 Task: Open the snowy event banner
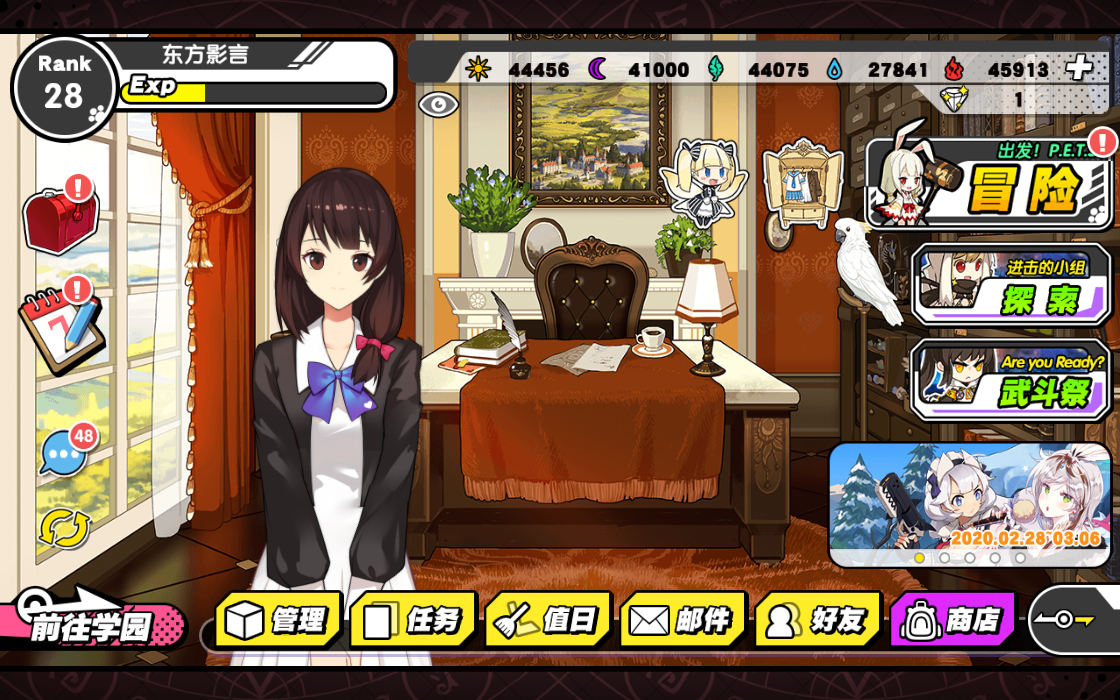(x=968, y=500)
